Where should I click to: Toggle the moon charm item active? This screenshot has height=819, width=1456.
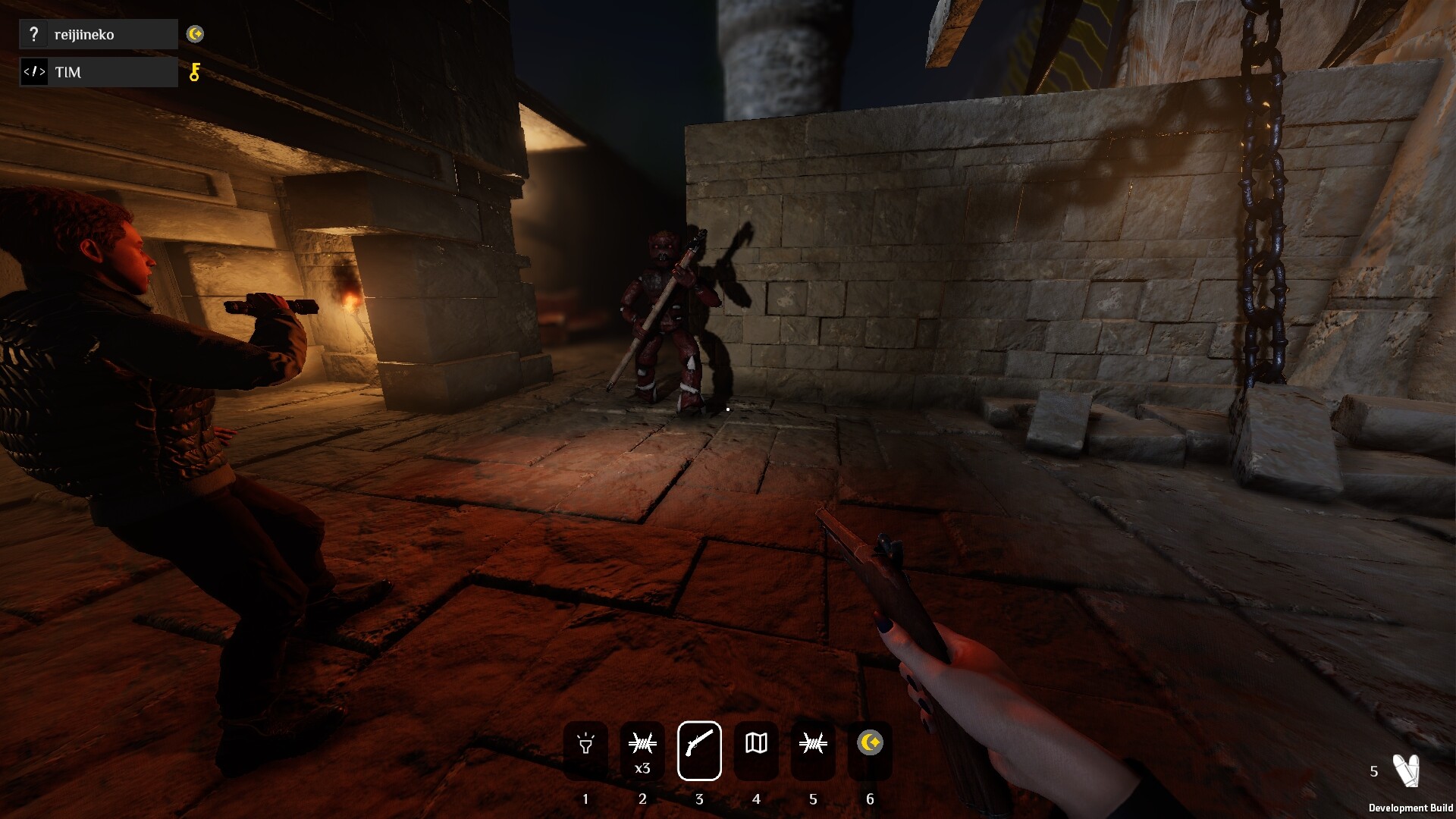[x=870, y=745]
